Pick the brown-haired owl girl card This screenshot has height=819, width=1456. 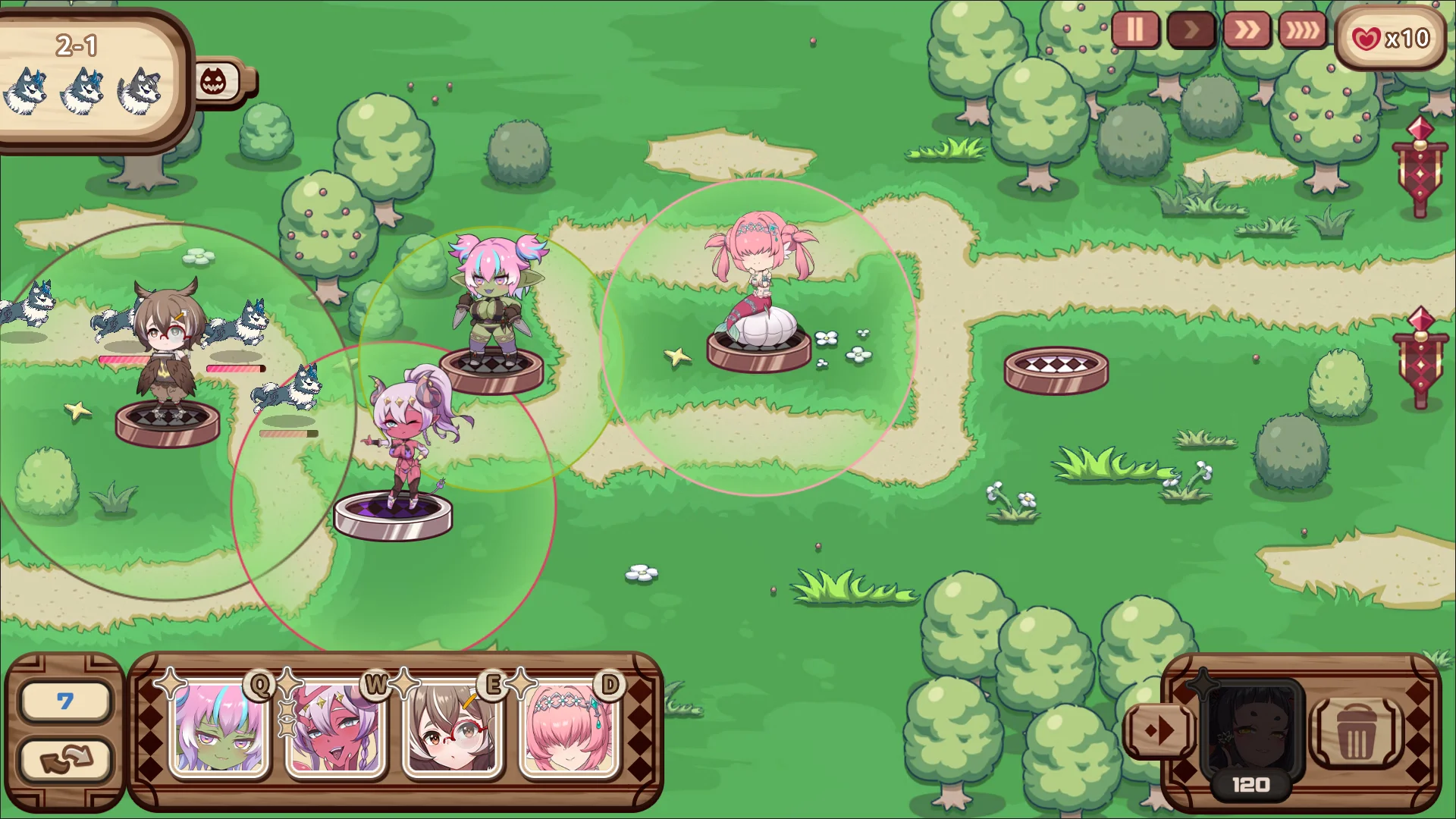pyautogui.click(x=453, y=730)
